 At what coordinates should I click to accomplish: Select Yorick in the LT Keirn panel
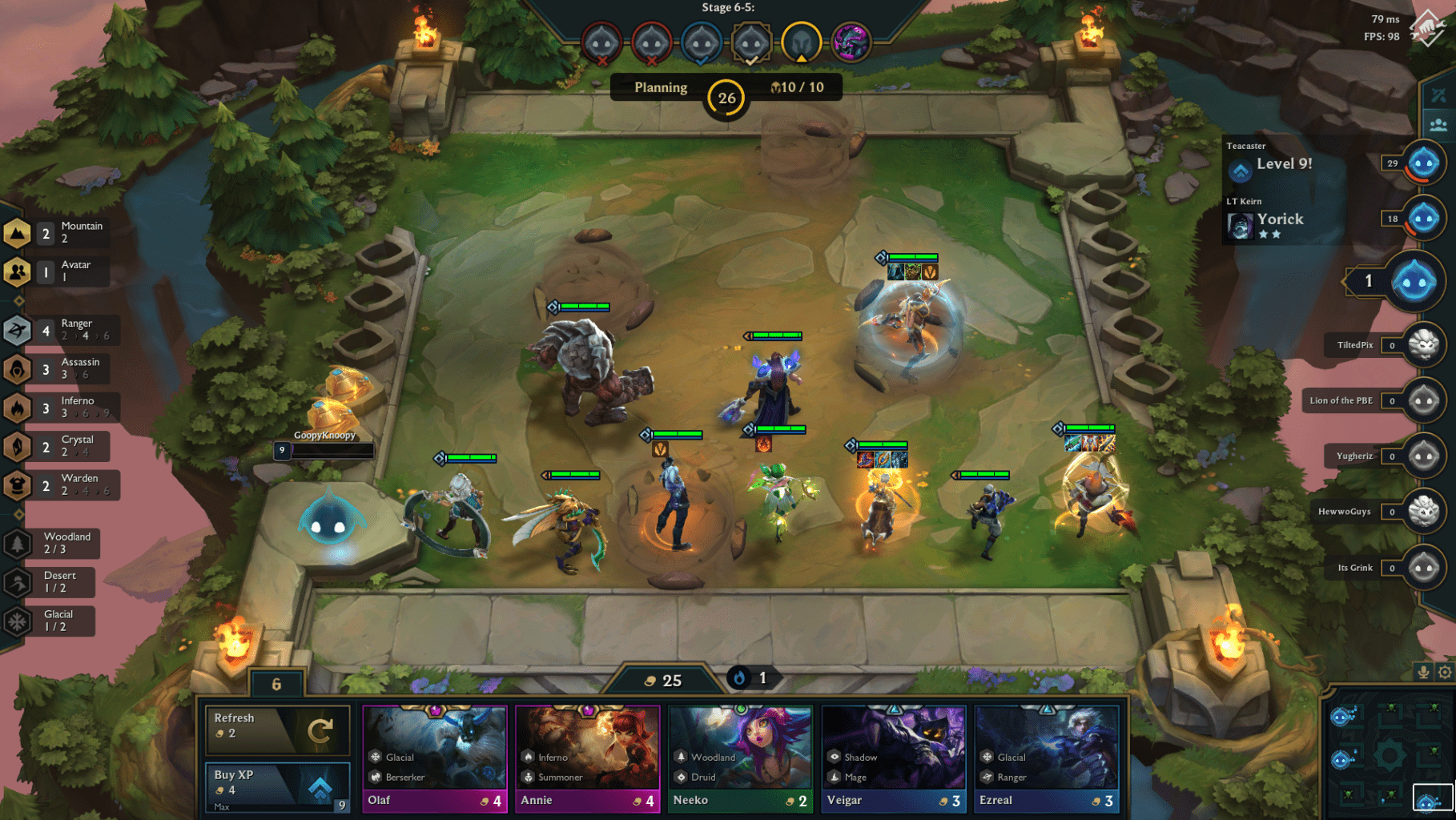[x=1279, y=219]
